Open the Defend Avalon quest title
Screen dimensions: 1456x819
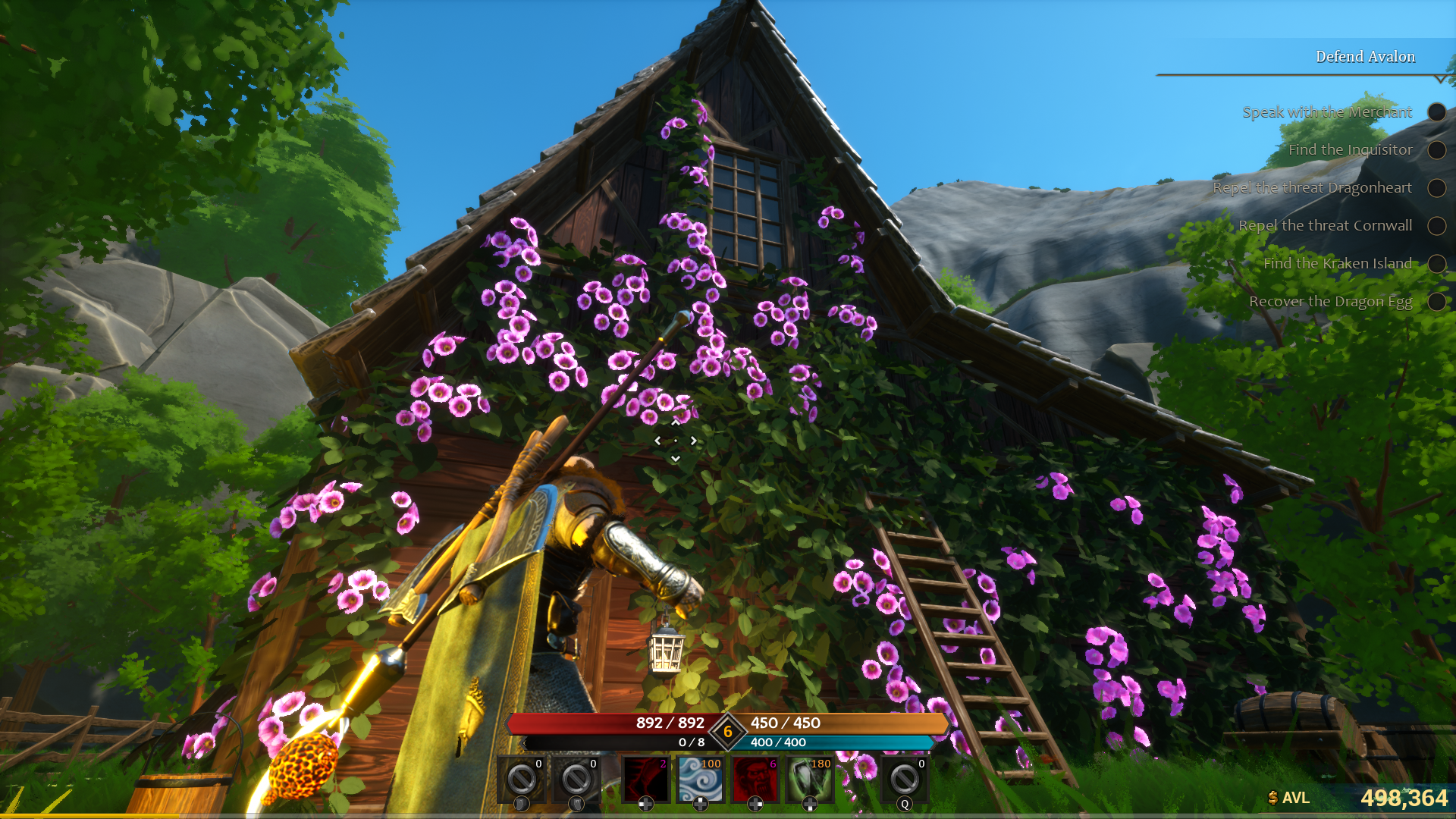click(x=1365, y=57)
